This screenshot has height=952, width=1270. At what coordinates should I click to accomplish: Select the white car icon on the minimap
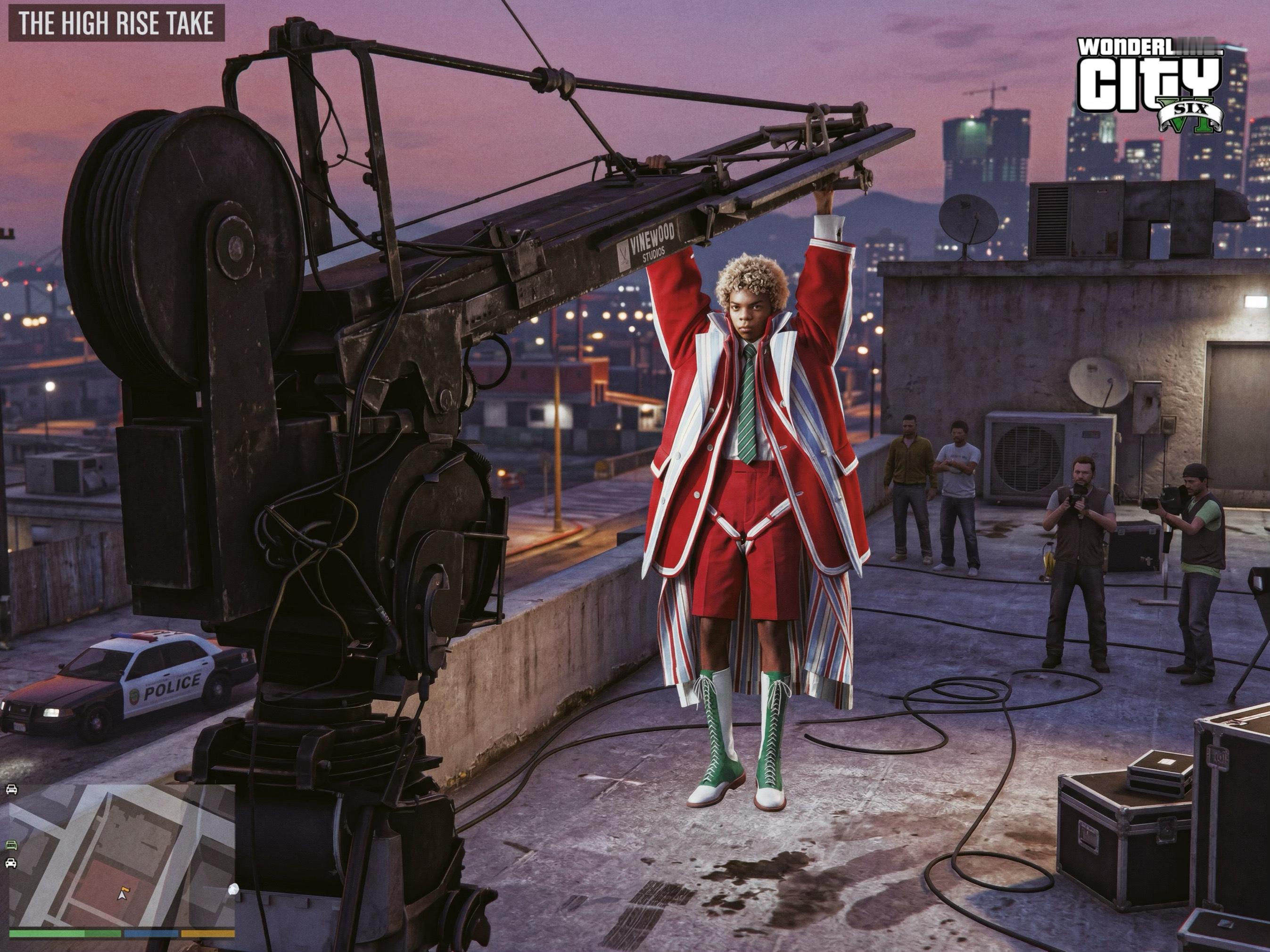pyautogui.click(x=10, y=863)
